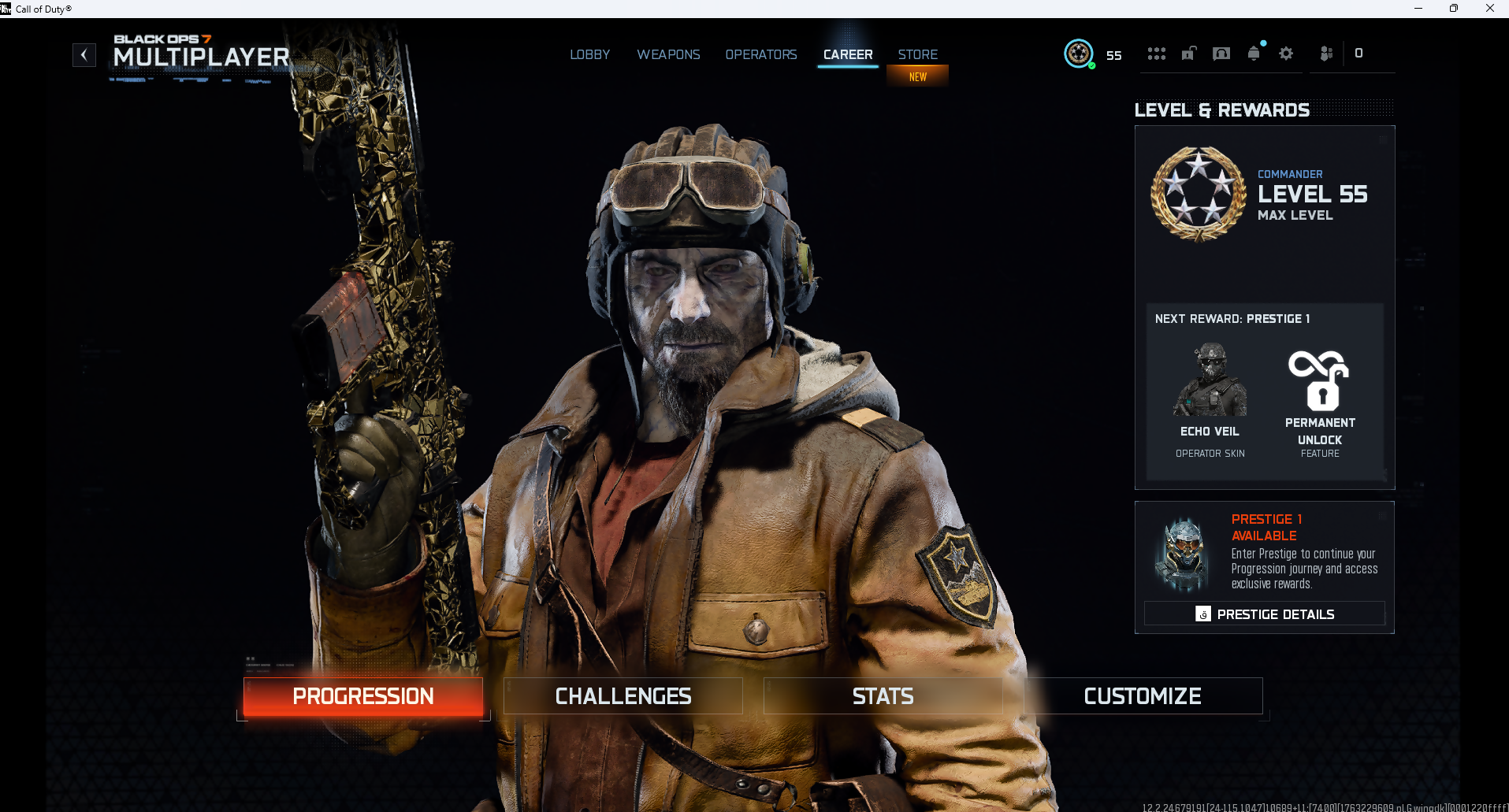Show notifications via the bell icon
1509x812 pixels.
coord(1254,54)
